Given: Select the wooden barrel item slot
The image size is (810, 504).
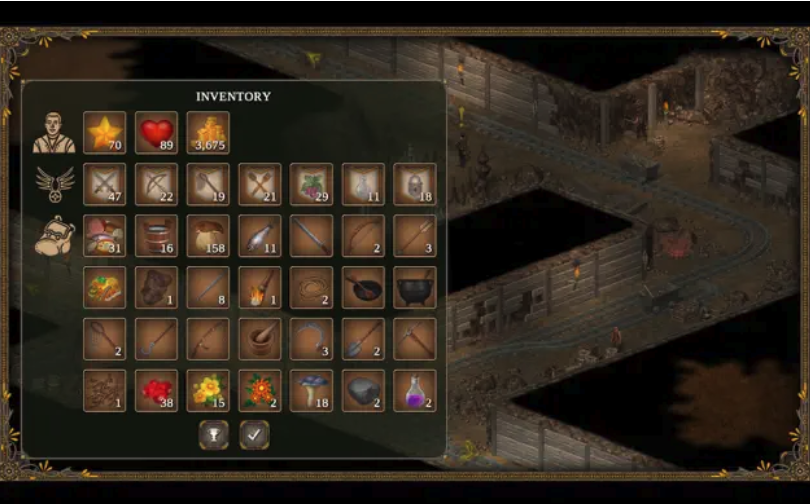Looking at the screenshot, I should [156, 236].
